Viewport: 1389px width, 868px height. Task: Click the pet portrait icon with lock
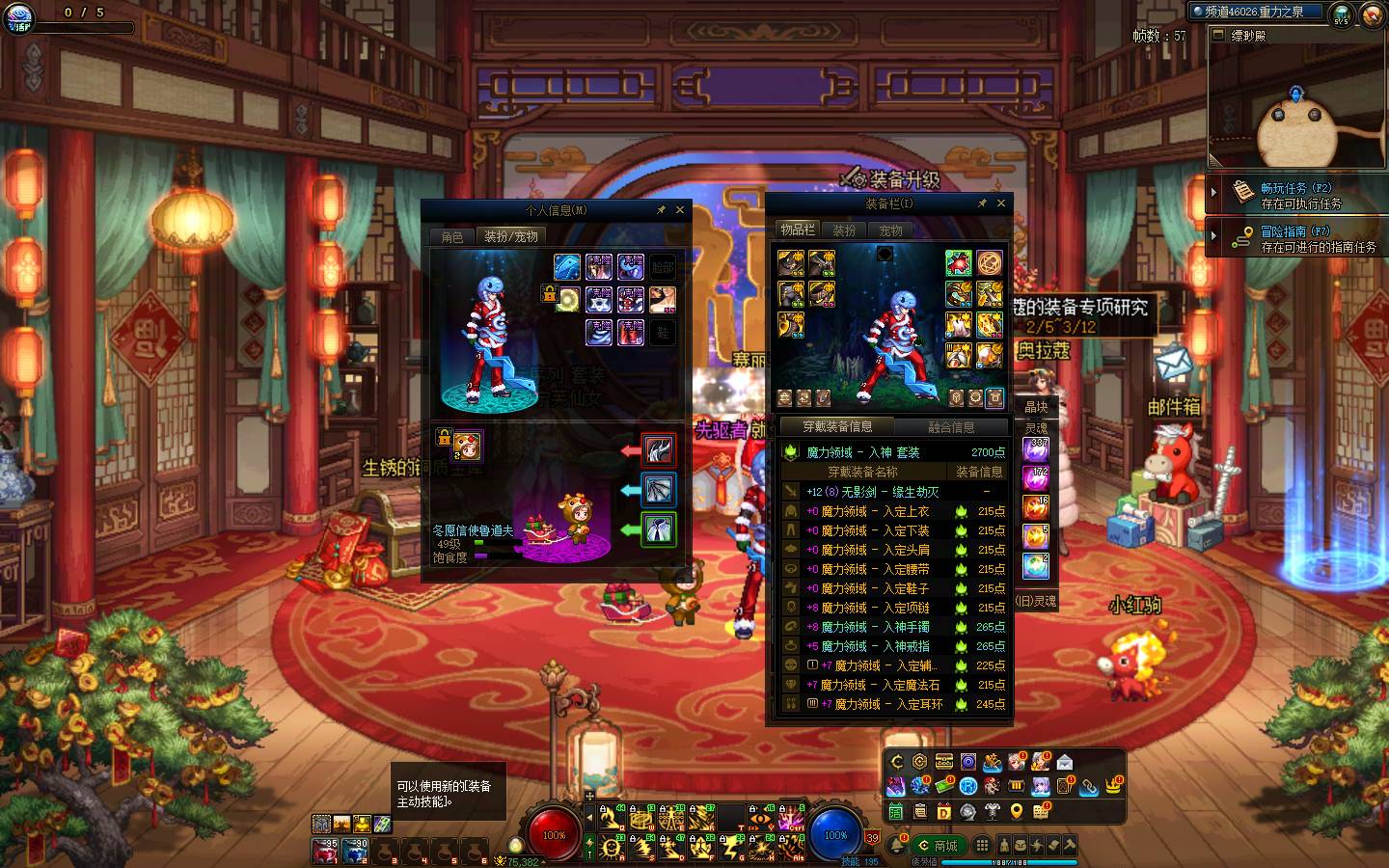pos(467,446)
